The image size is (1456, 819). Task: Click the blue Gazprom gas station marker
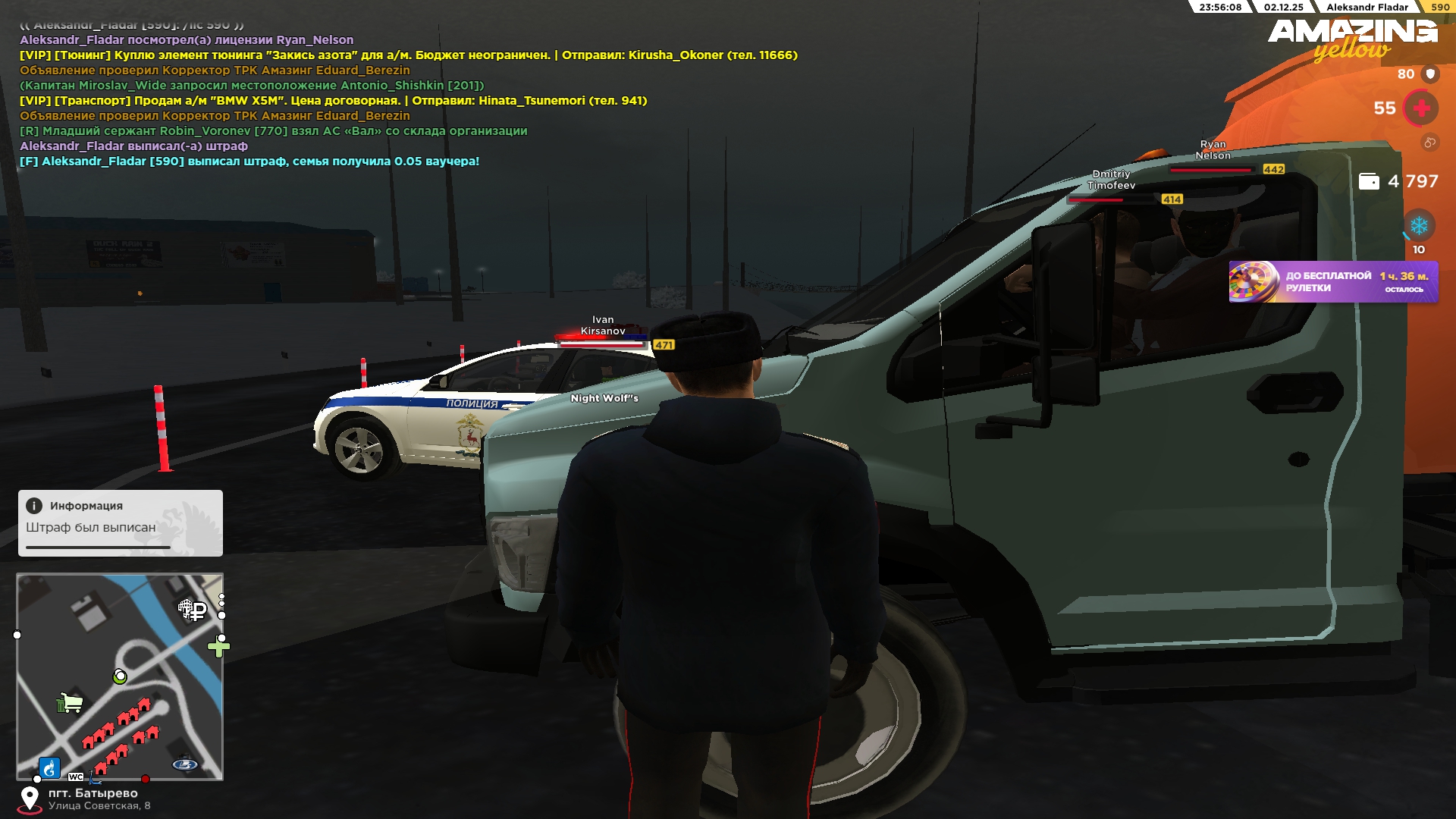[49, 768]
